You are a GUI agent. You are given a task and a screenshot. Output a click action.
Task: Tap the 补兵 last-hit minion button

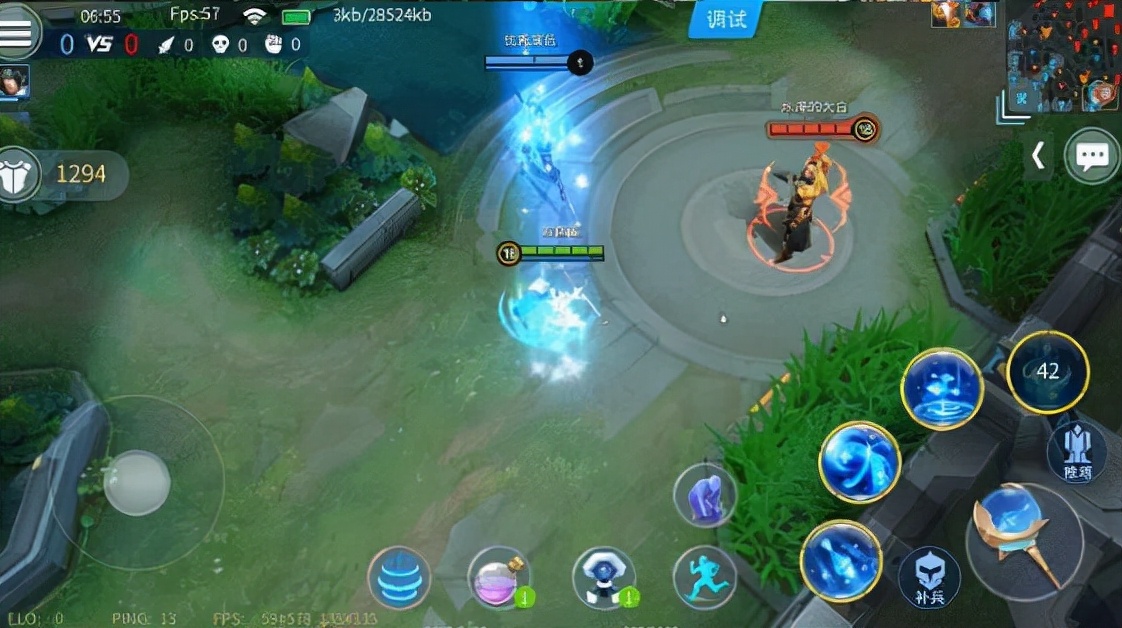tap(929, 578)
